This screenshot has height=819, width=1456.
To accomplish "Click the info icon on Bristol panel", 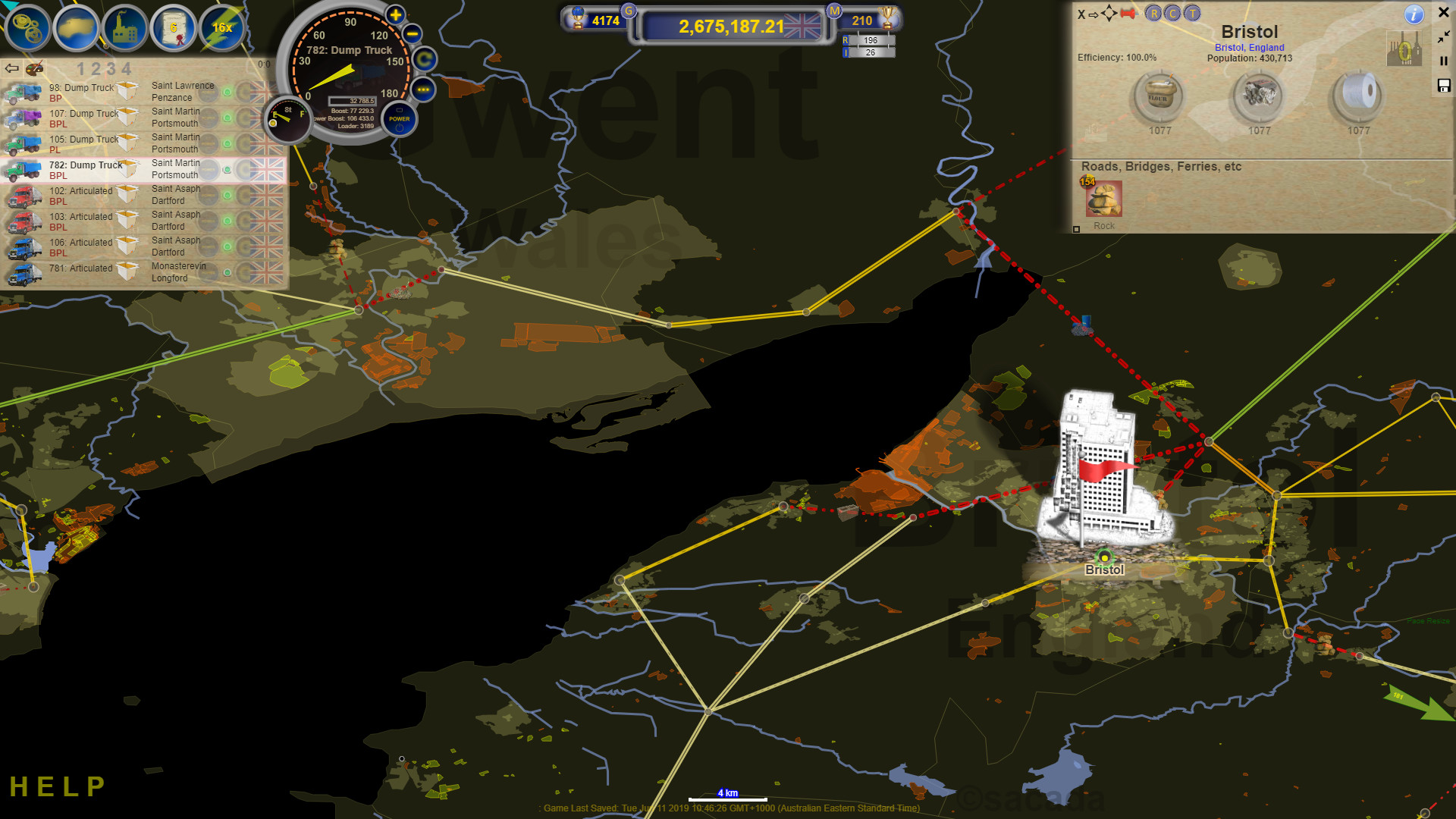I will click(x=1413, y=15).
